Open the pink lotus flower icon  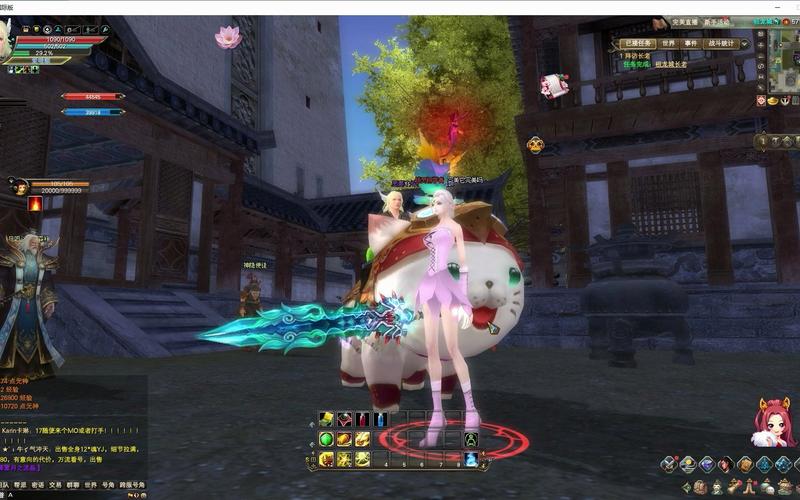pyautogui.click(x=228, y=37)
